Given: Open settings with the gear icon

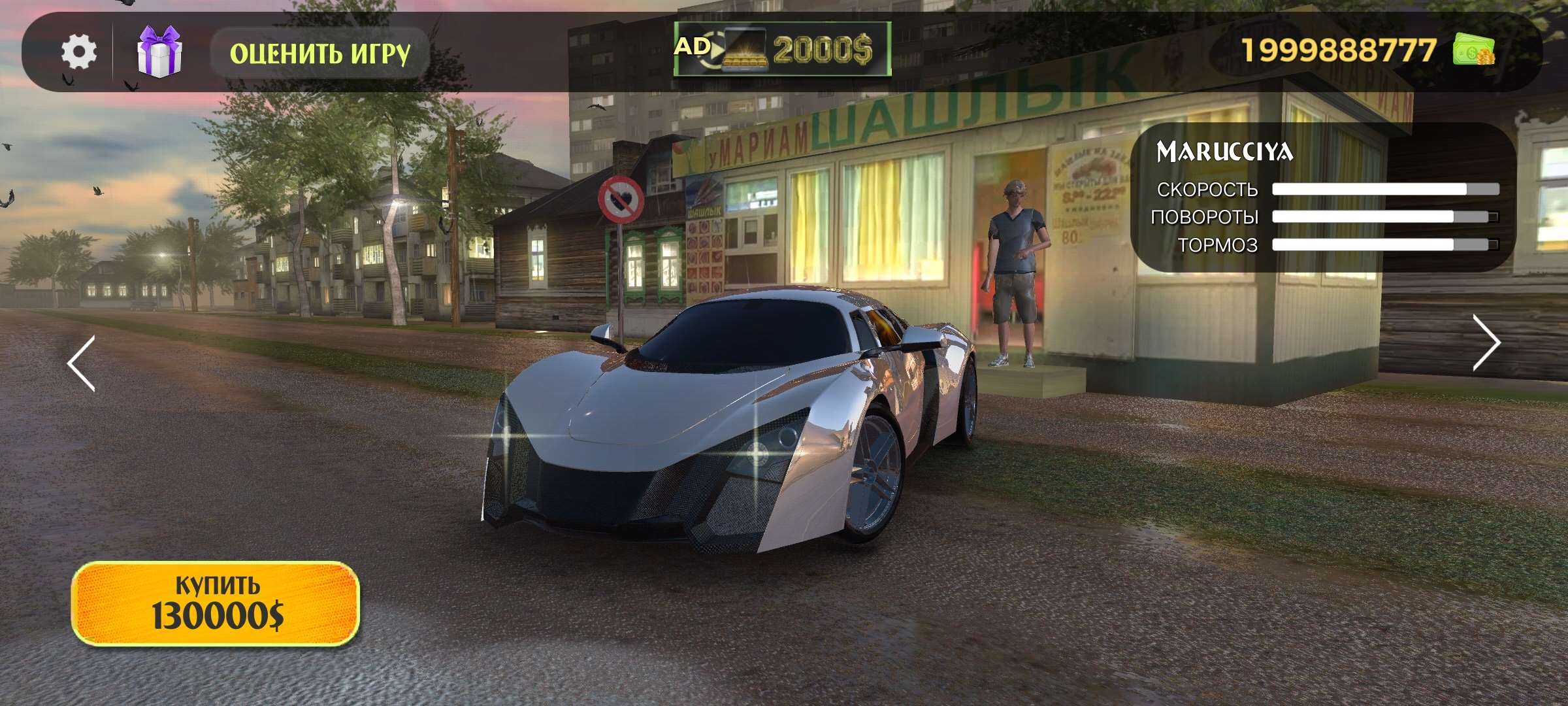Looking at the screenshot, I should [x=79, y=52].
